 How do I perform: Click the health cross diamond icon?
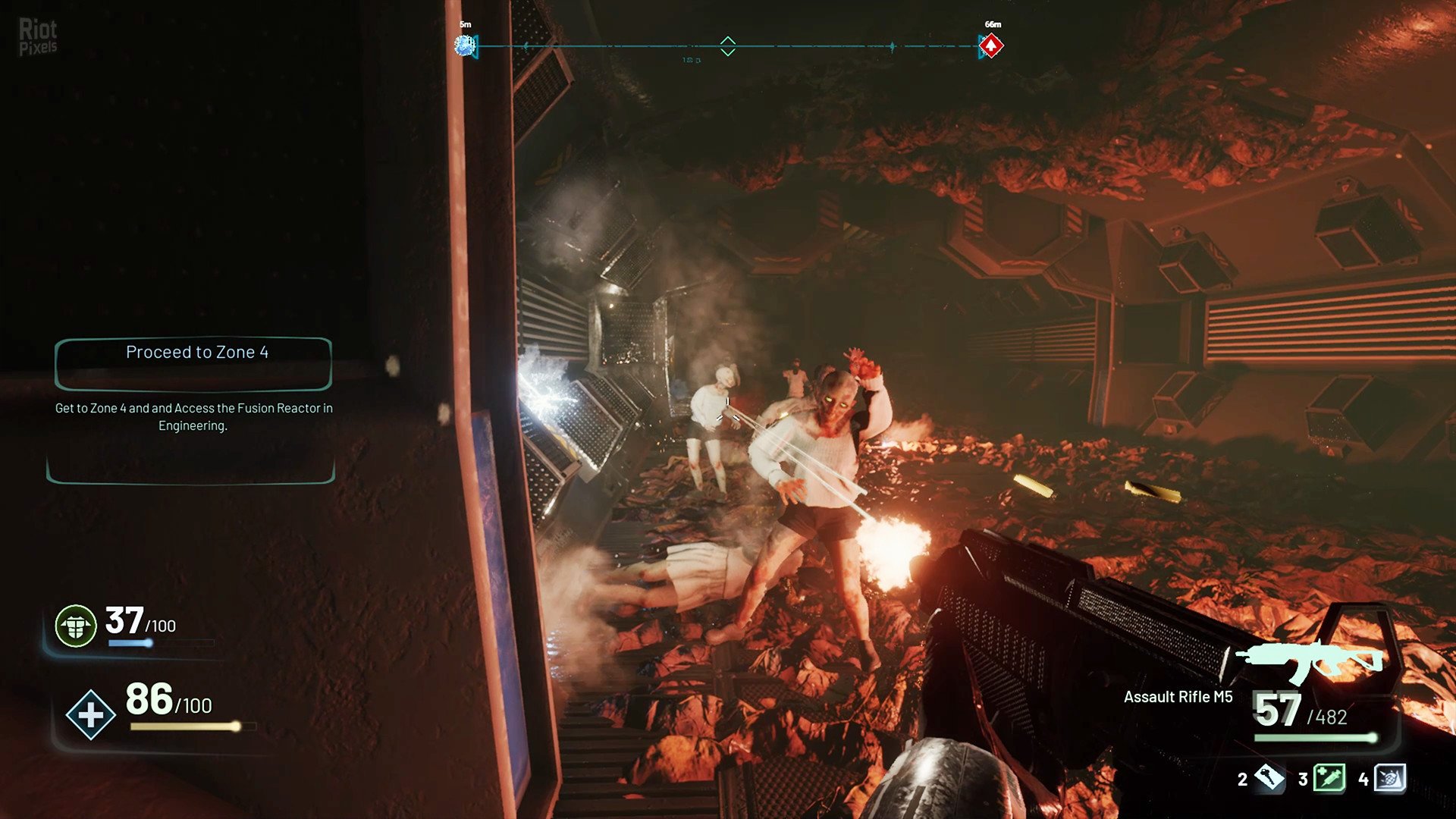pos(90,714)
